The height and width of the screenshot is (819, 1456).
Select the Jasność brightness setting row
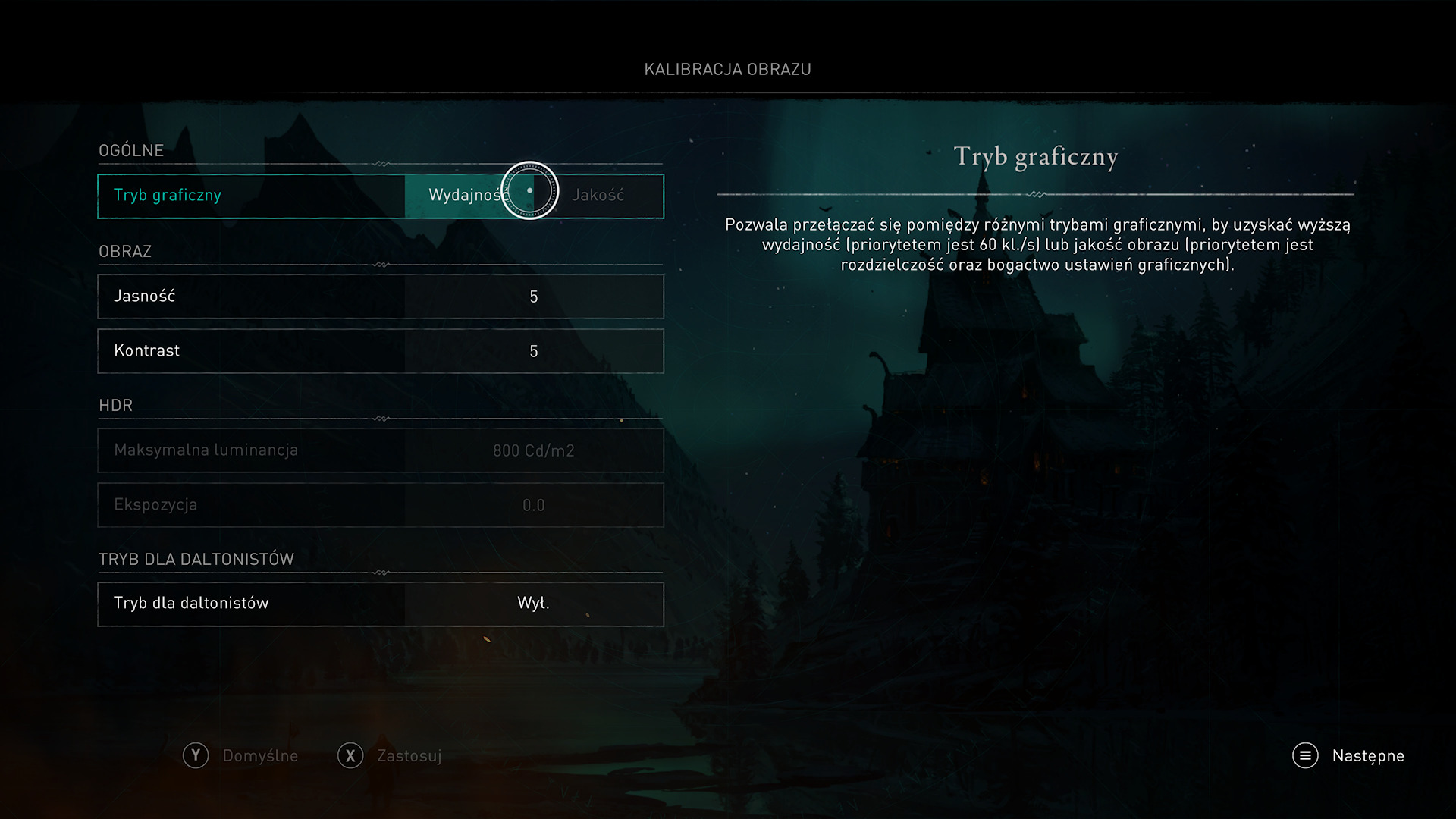pos(380,297)
